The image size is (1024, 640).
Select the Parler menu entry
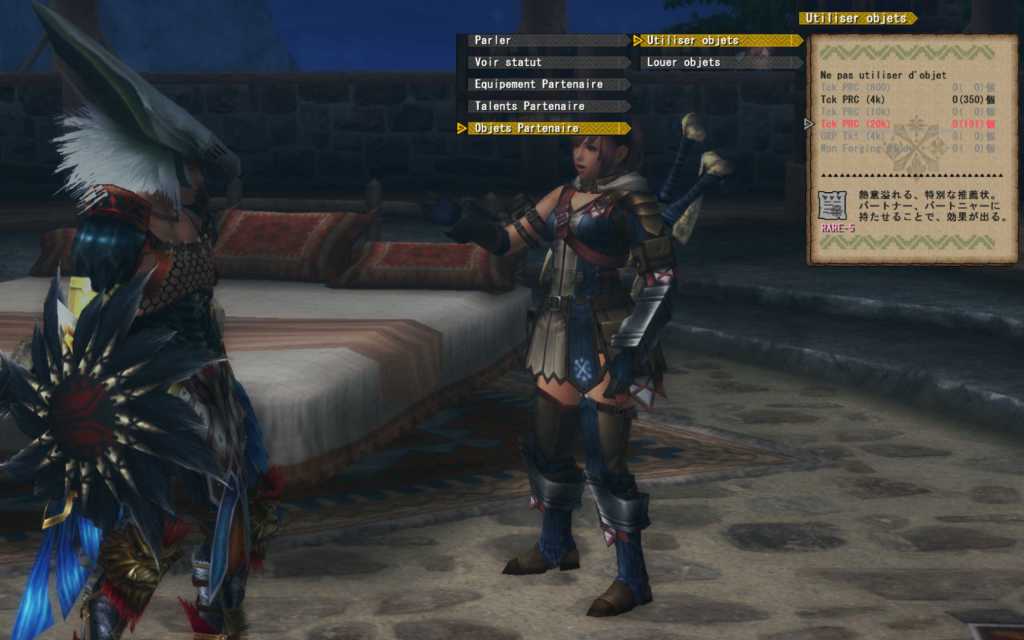[x=547, y=41]
